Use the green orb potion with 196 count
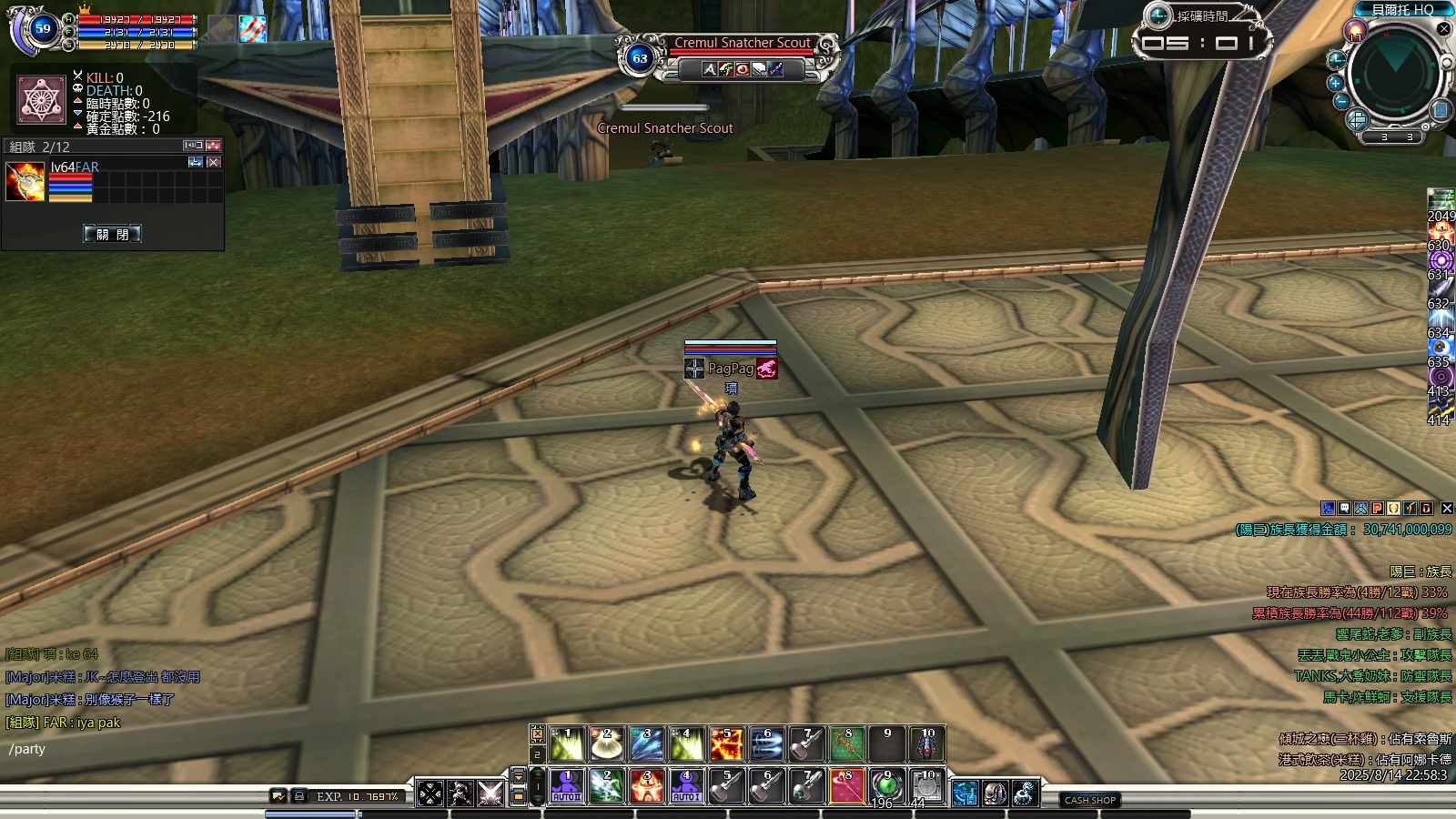This screenshot has height=819, width=1456. (x=886, y=786)
